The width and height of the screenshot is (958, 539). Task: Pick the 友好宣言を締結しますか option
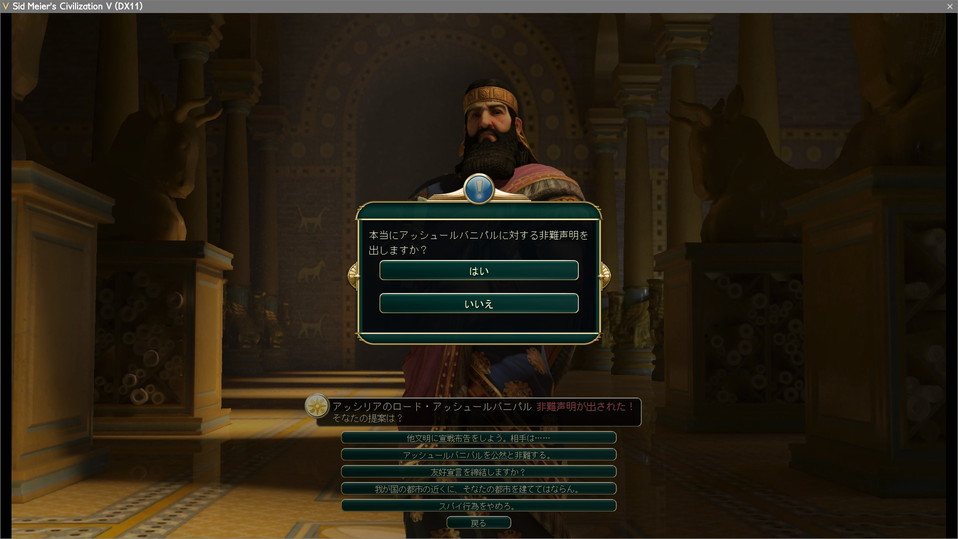(x=479, y=472)
